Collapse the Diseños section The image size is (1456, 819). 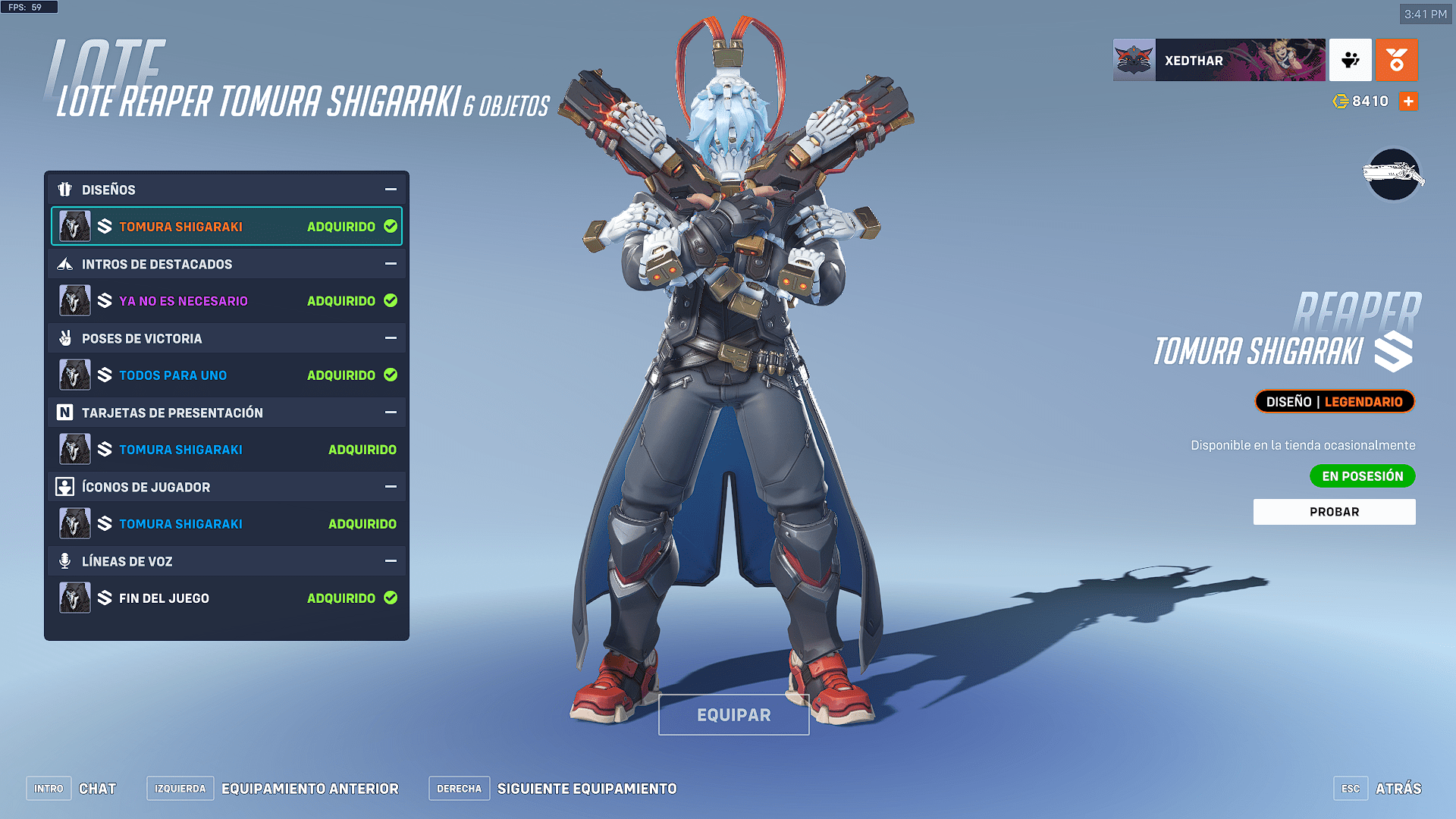pyautogui.click(x=391, y=190)
